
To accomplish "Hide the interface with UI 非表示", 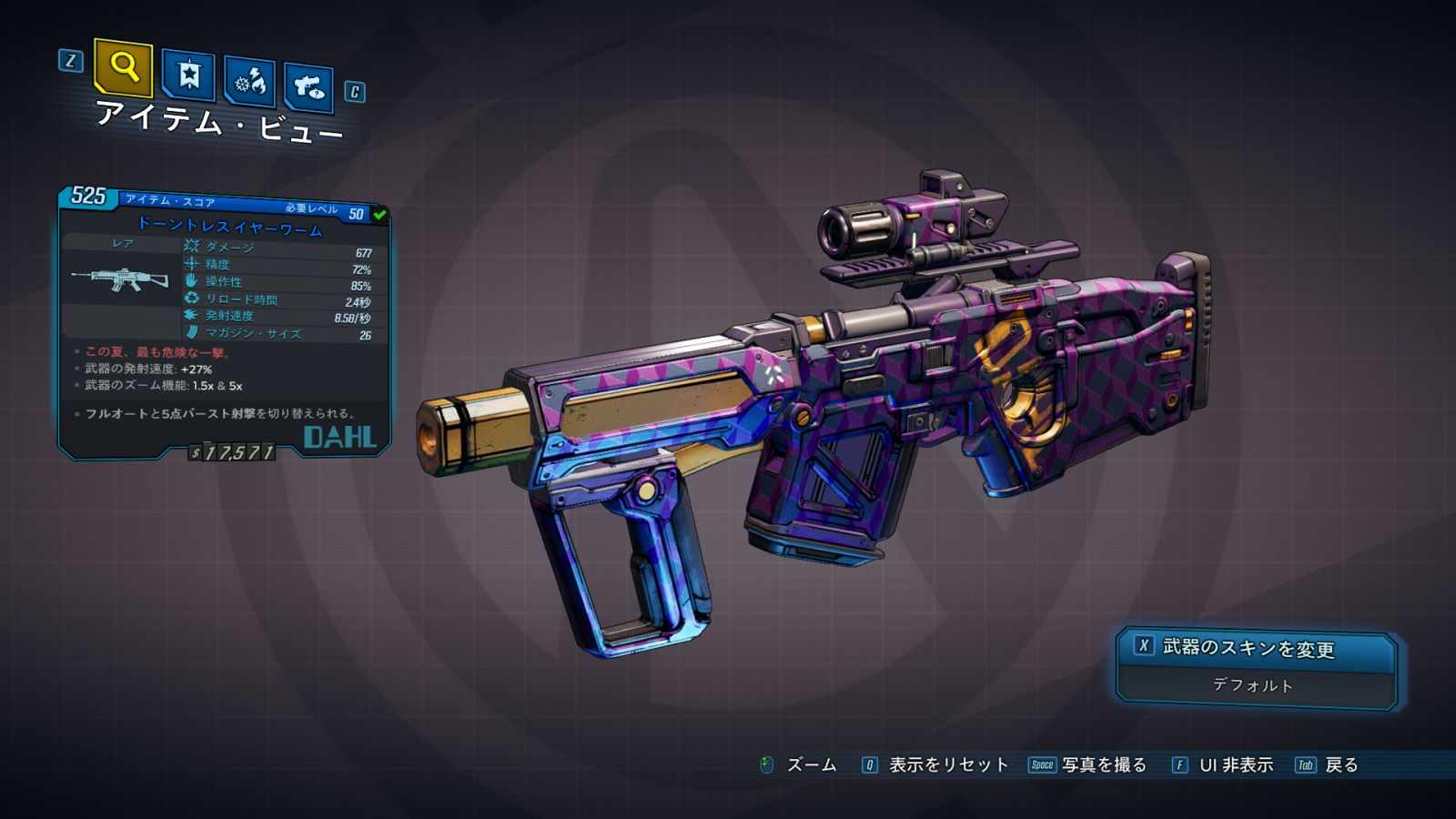I will click(1235, 765).
